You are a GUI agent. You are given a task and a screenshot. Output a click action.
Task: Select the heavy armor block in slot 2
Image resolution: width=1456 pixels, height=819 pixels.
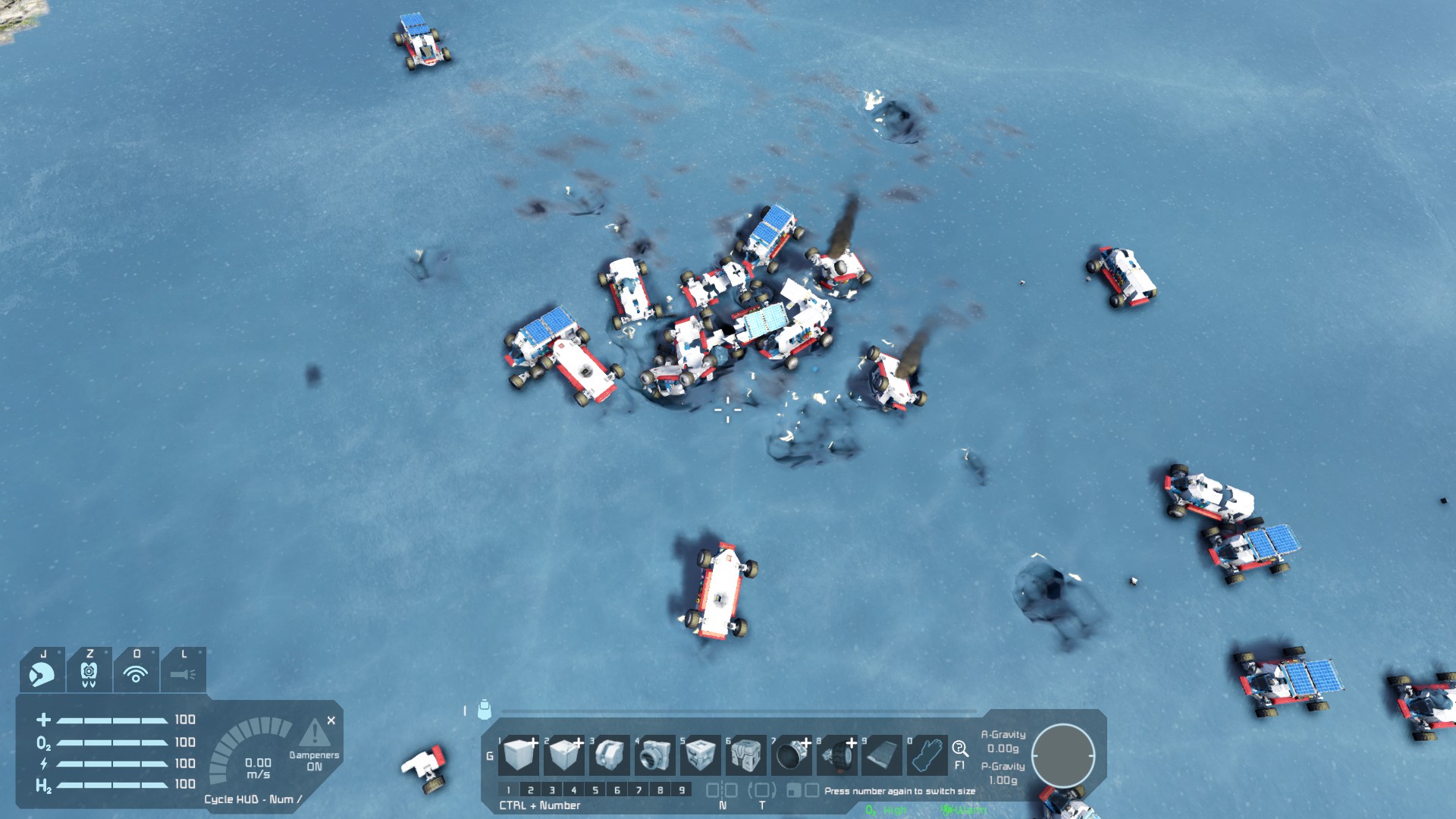pos(564,755)
